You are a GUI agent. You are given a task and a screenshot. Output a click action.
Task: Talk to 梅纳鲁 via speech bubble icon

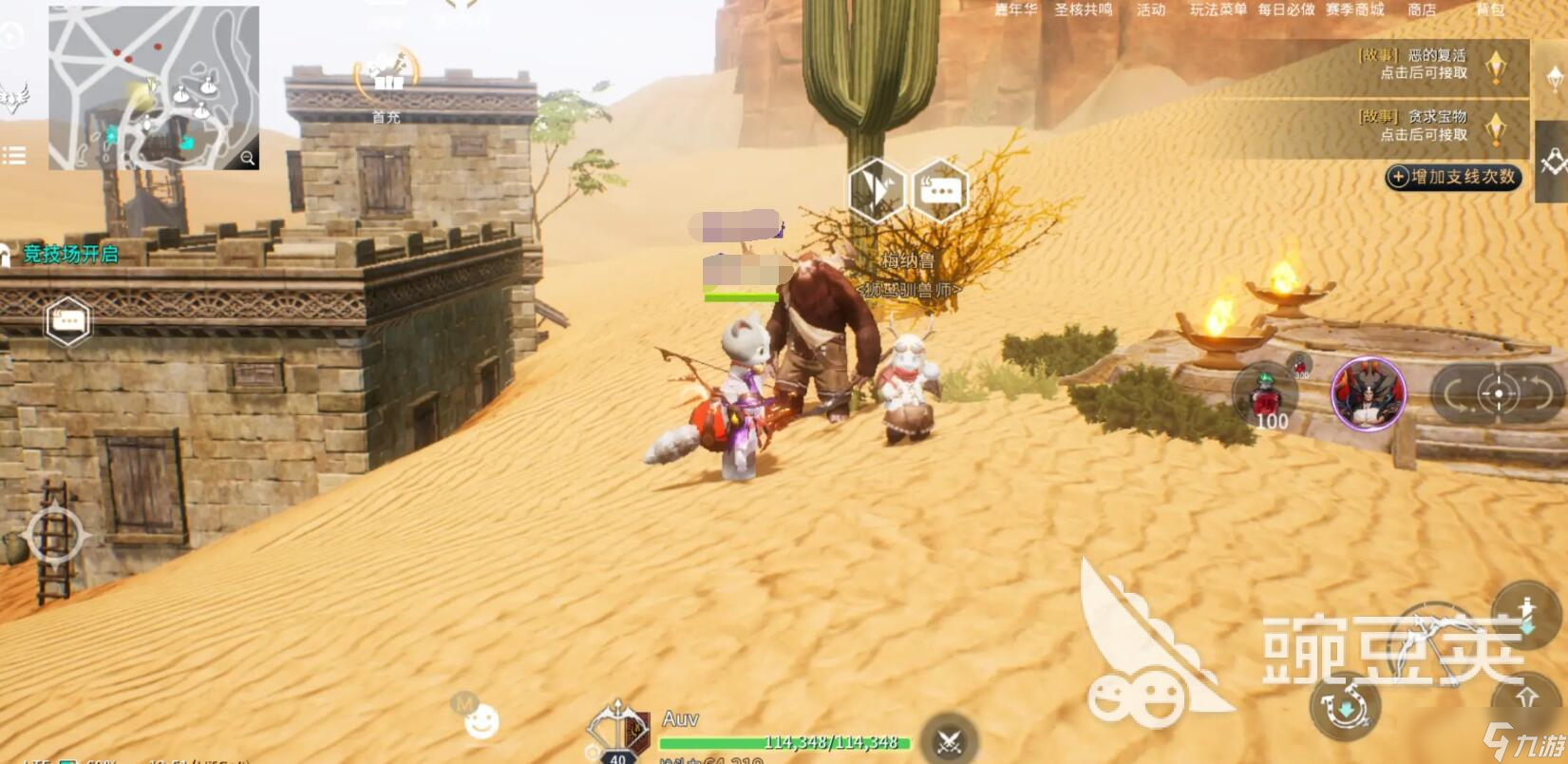939,191
